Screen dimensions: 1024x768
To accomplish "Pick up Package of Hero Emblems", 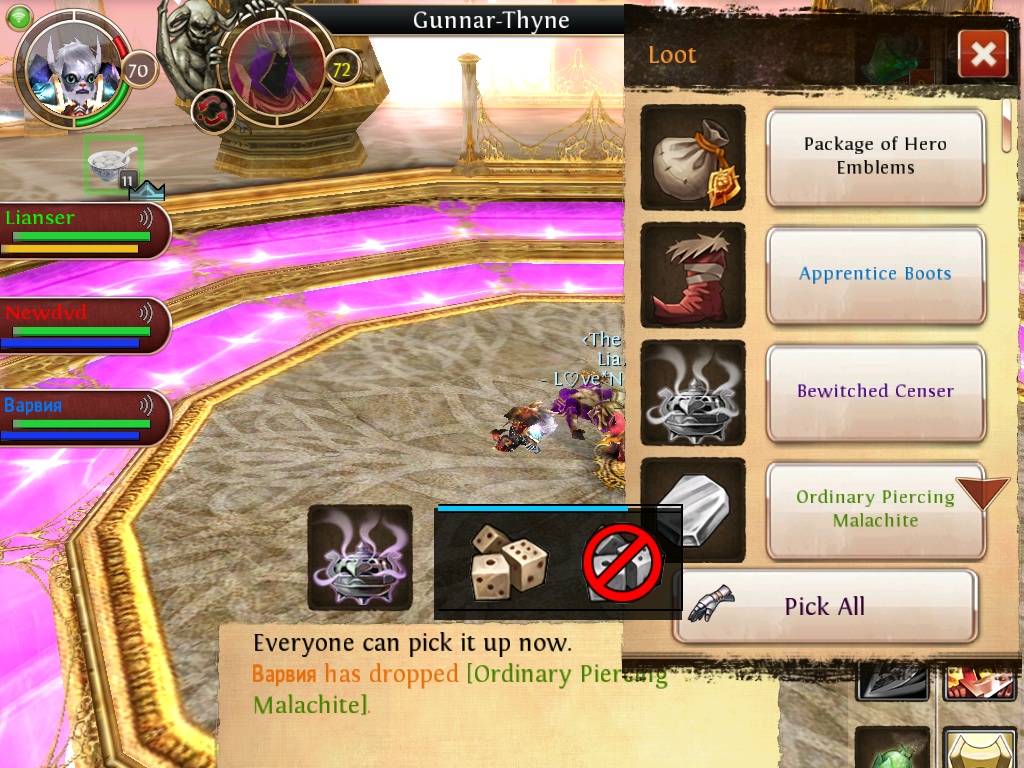I will (875, 157).
